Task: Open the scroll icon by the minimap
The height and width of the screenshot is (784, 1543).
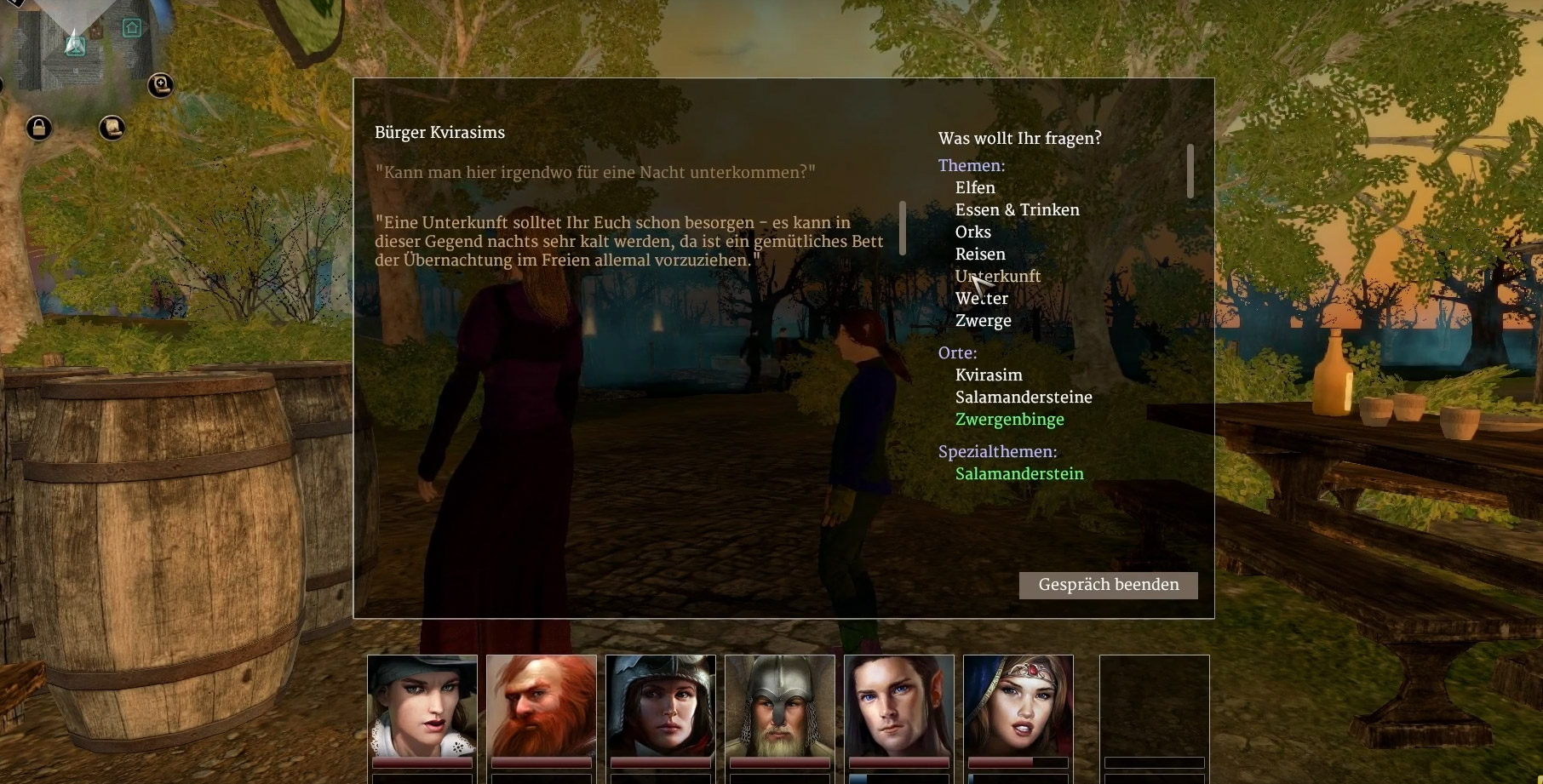Action: coord(112,128)
